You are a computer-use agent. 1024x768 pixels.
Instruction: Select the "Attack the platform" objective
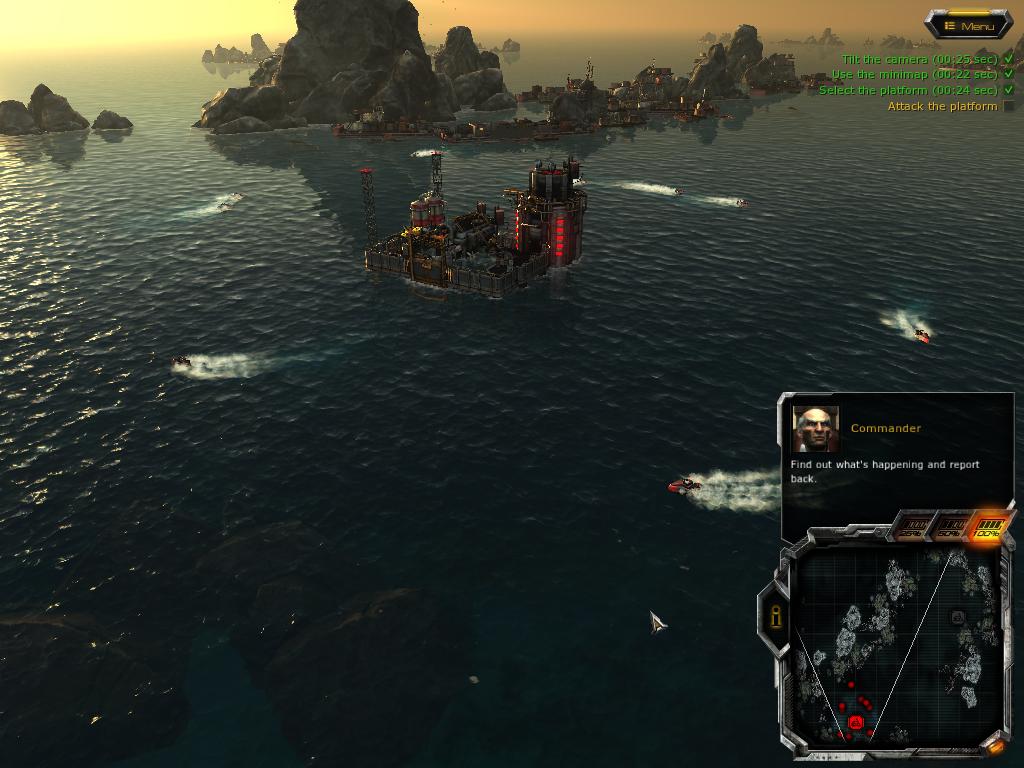pyautogui.click(x=942, y=106)
